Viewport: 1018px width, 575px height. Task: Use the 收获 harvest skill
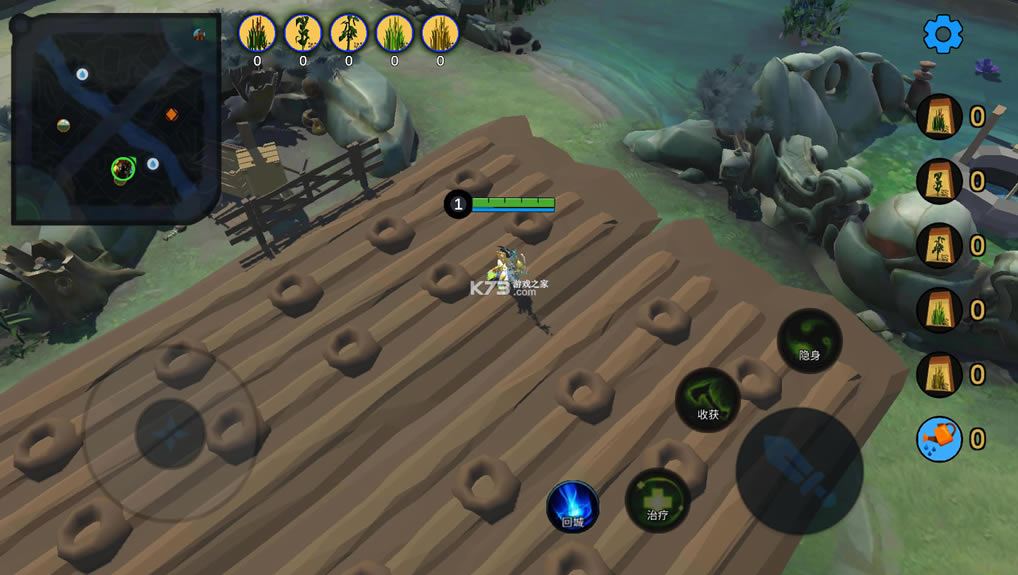708,400
